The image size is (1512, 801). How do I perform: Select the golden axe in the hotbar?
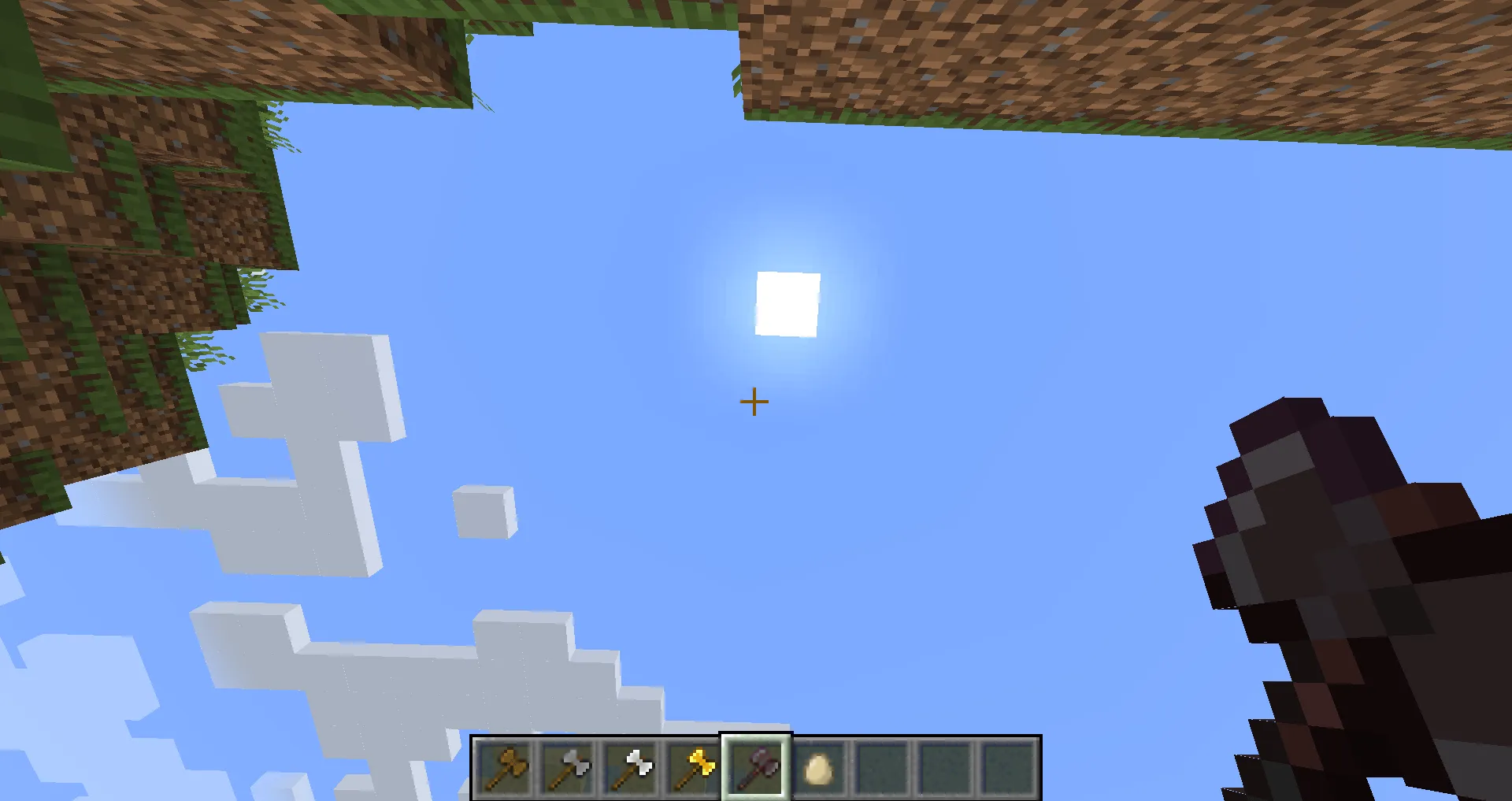pos(693,768)
